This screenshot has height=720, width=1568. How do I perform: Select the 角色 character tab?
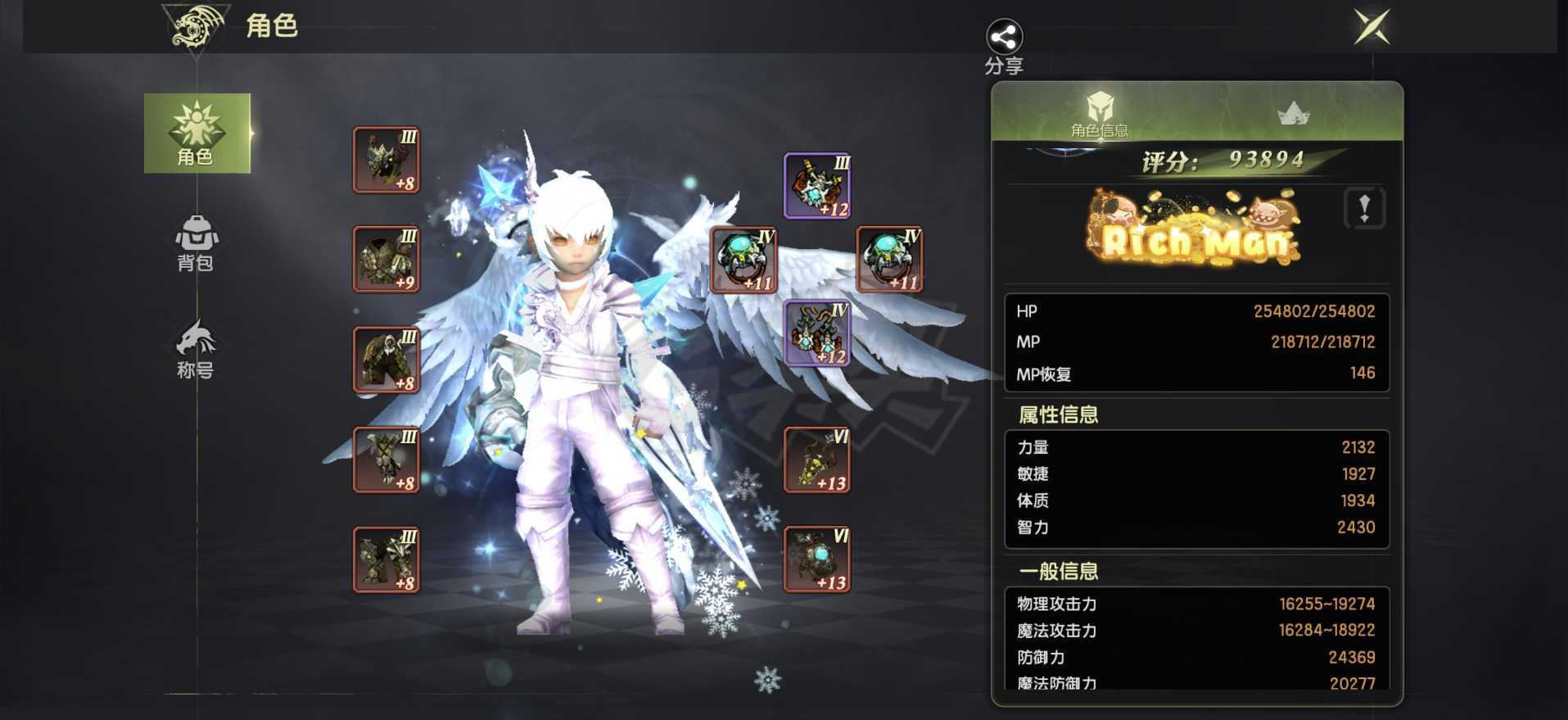(197, 133)
